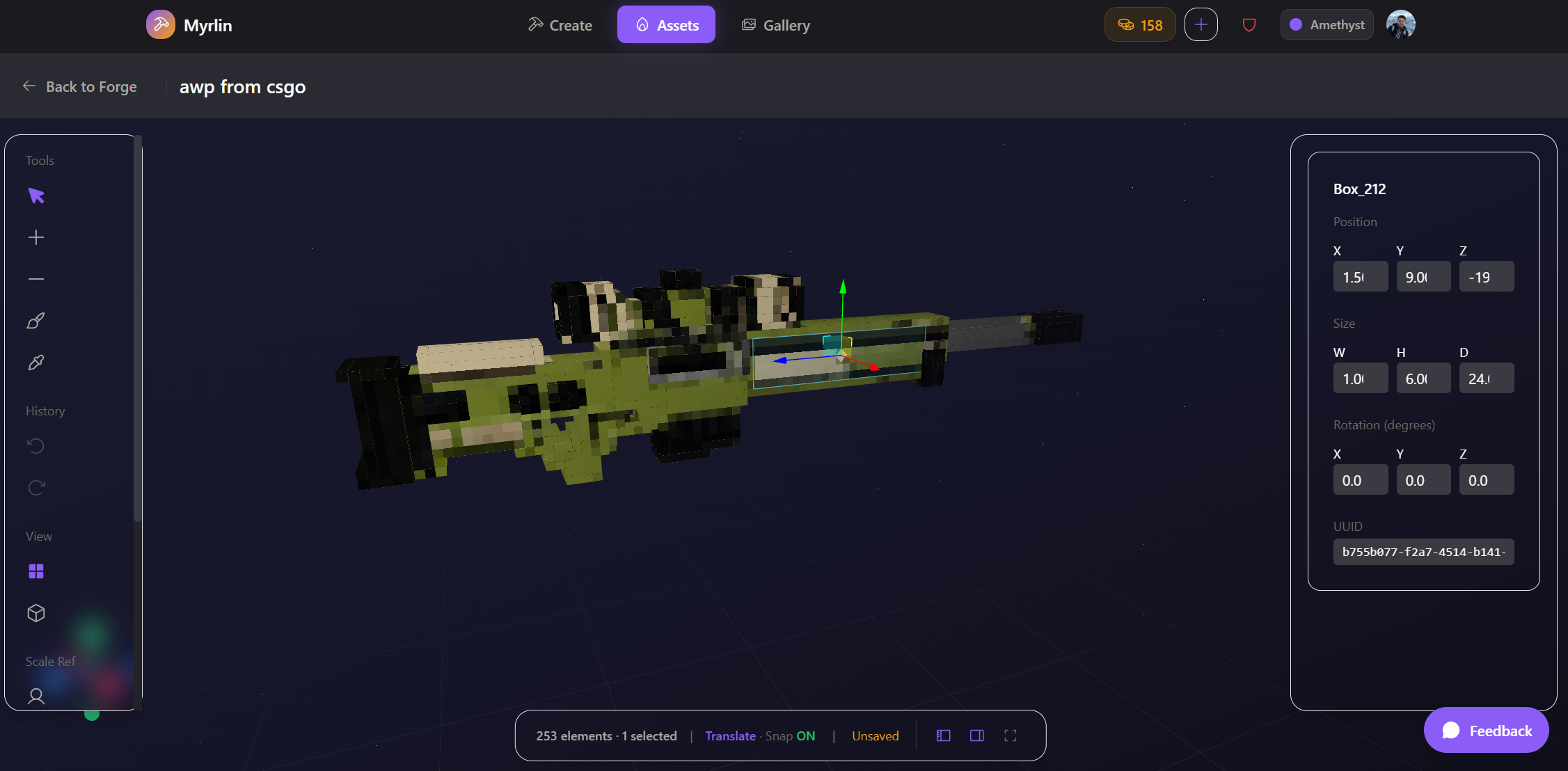Open the Assets tab
This screenshot has height=771, width=1568.
click(x=666, y=25)
